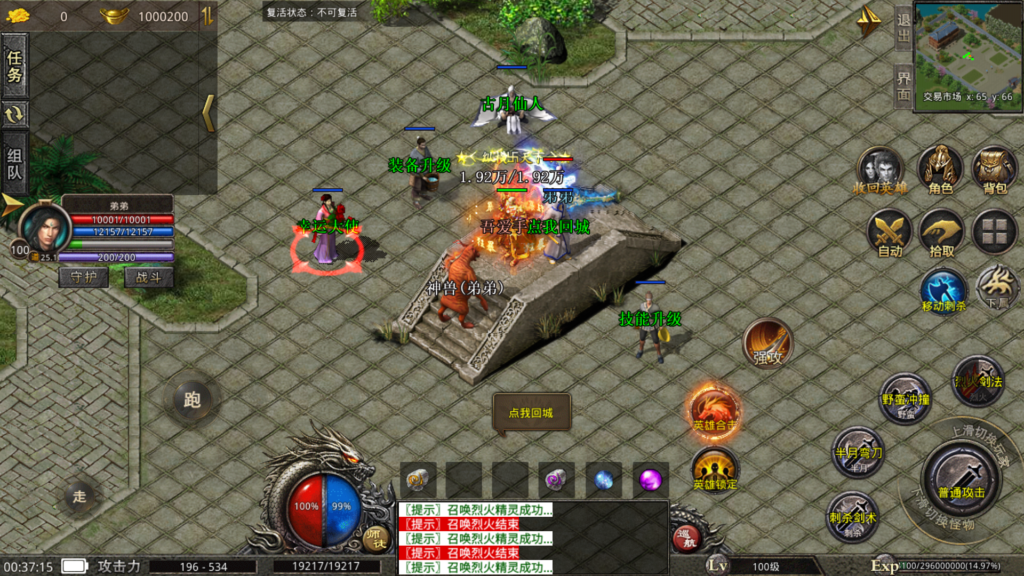Toggle 自动 auto-combat
The width and height of the screenshot is (1024, 576).
pyautogui.click(x=889, y=232)
